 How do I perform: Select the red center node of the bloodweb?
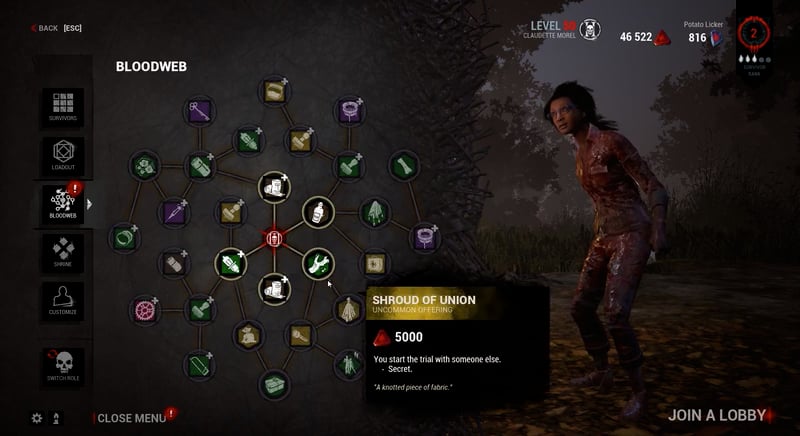(x=274, y=238)
